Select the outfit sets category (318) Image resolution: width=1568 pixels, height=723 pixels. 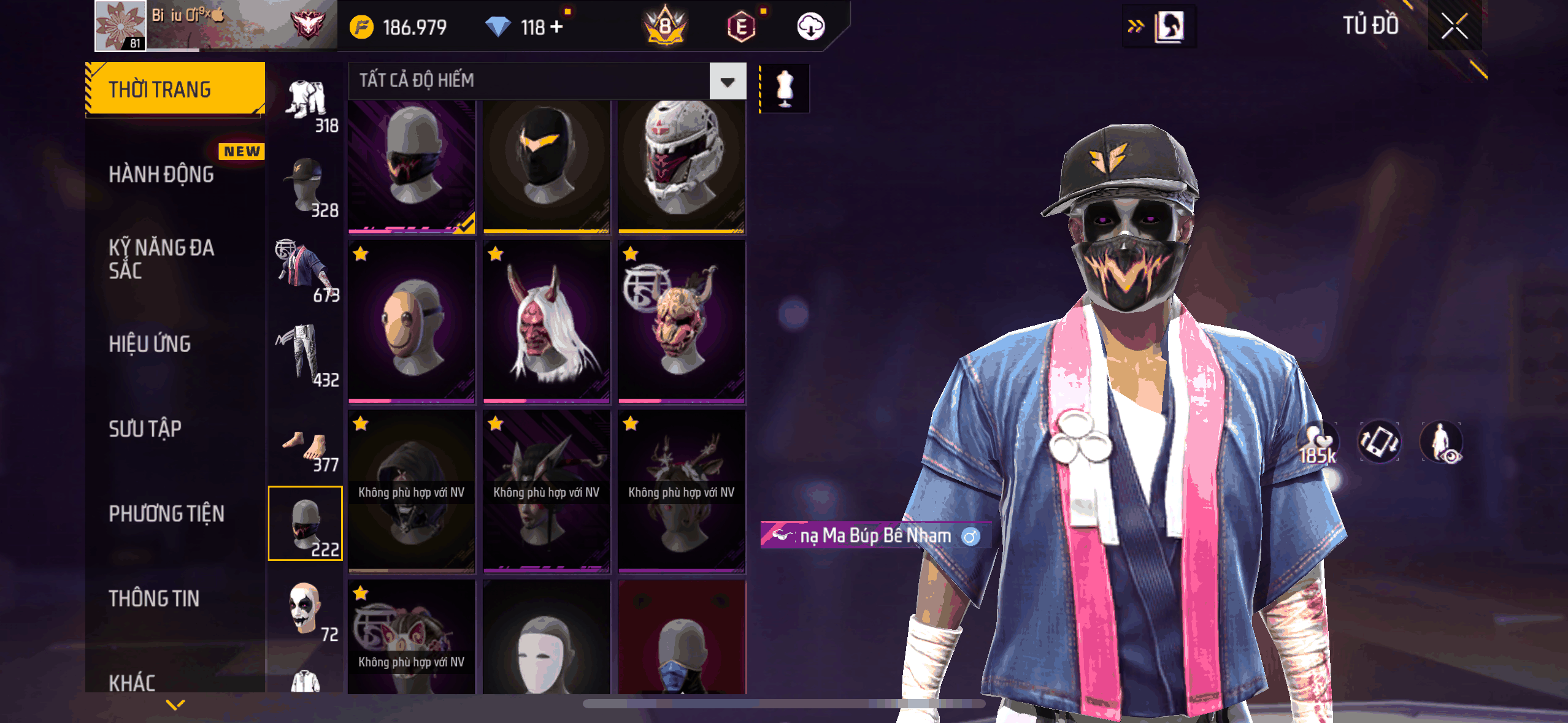[307, 104]
